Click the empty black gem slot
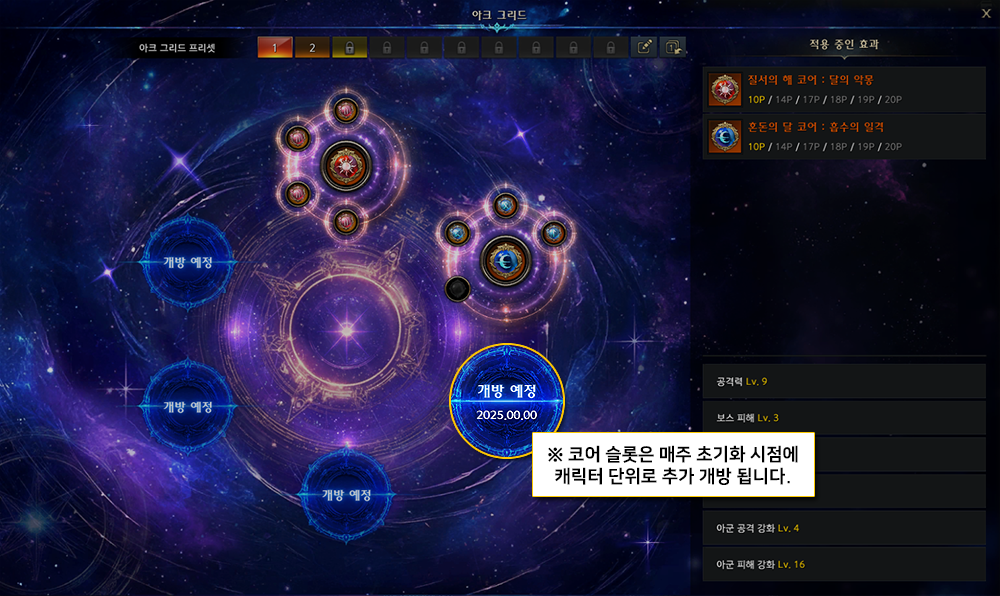The height and width of the screenshot is (596, 1000). [x=458, y=289]
